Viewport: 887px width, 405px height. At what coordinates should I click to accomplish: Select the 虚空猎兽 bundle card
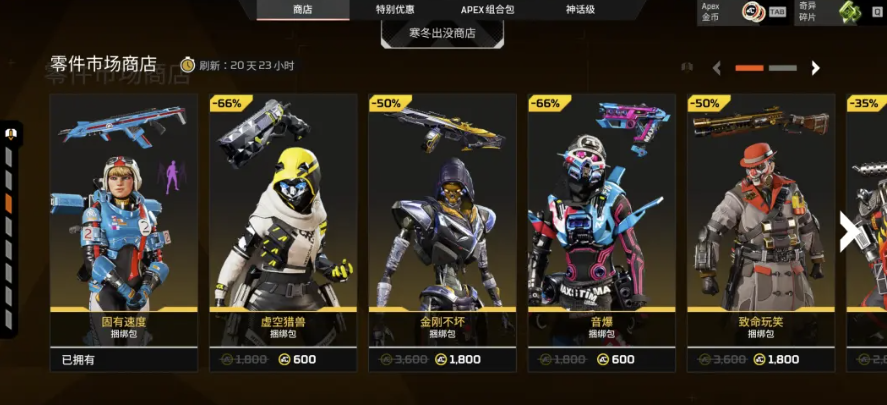[283, 232]
